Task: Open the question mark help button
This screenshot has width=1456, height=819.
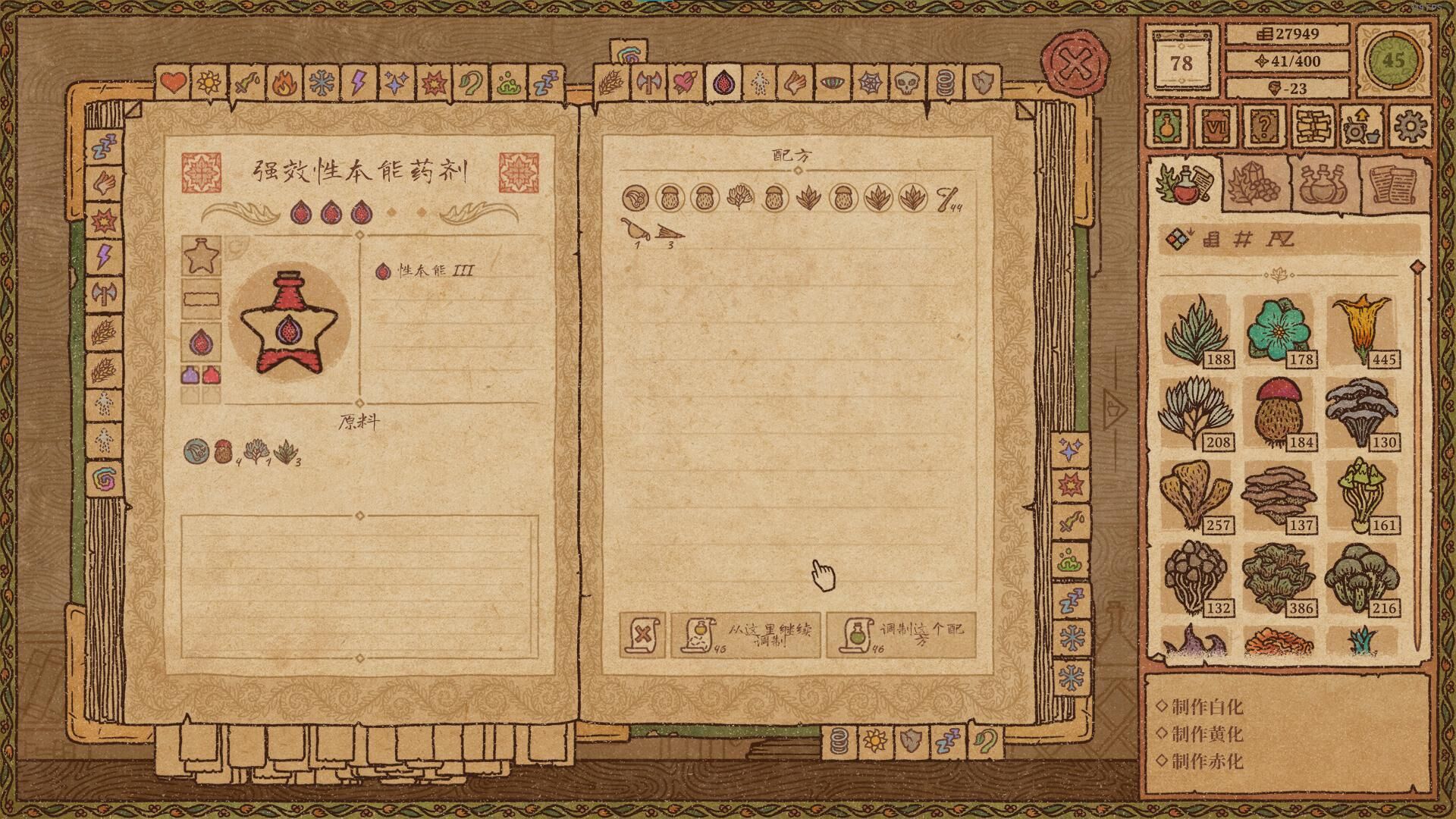Action: pos(1263,126)
